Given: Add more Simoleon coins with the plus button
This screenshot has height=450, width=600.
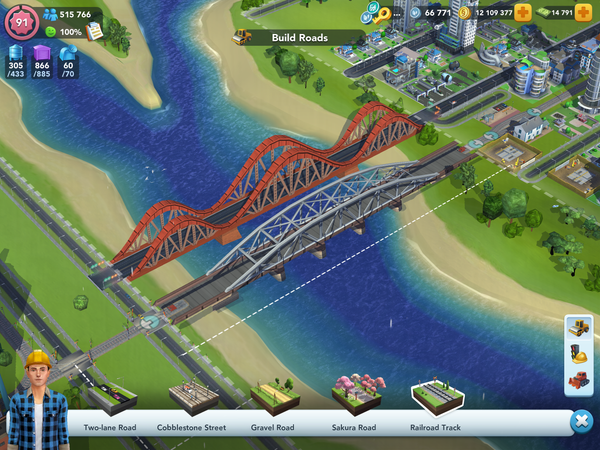Looking at the screenshot, I should pos(523,13).
